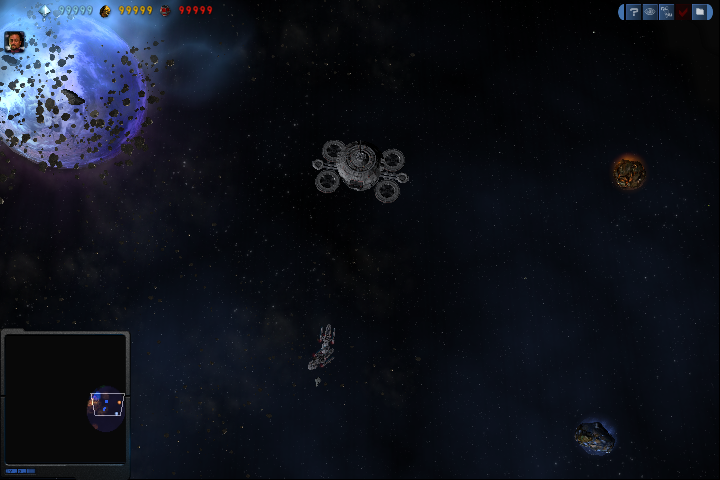
Task: Click the eye icon button
Action: click(x=650, y=12)
